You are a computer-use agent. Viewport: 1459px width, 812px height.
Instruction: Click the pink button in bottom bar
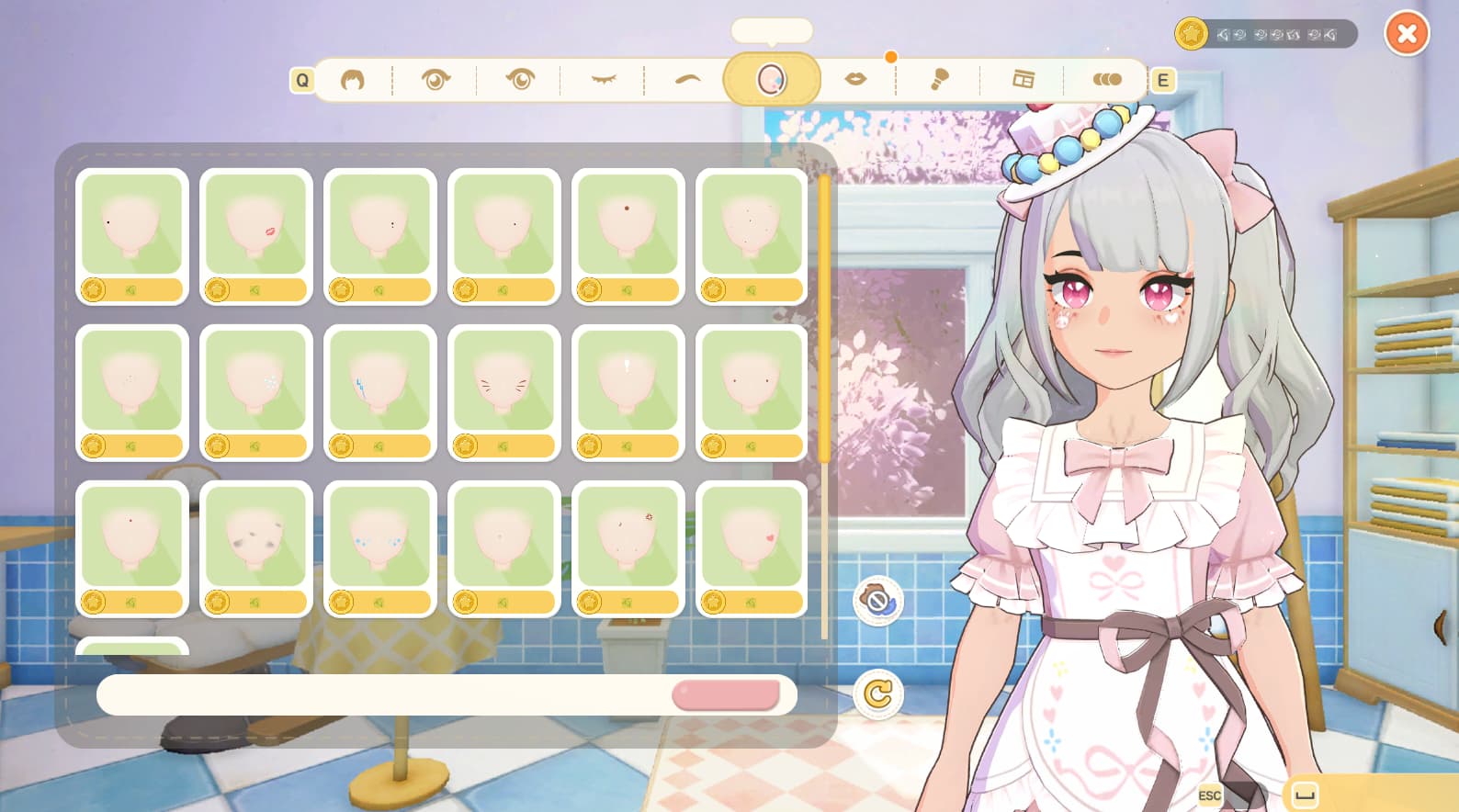726,695
